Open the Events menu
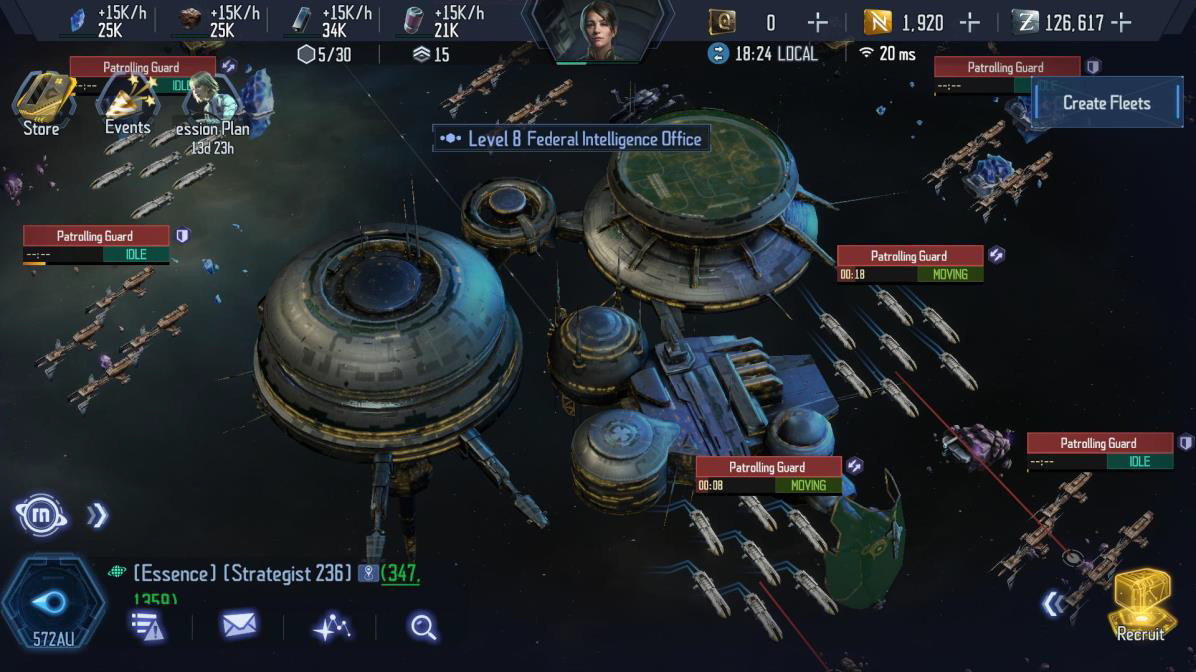 128,105
